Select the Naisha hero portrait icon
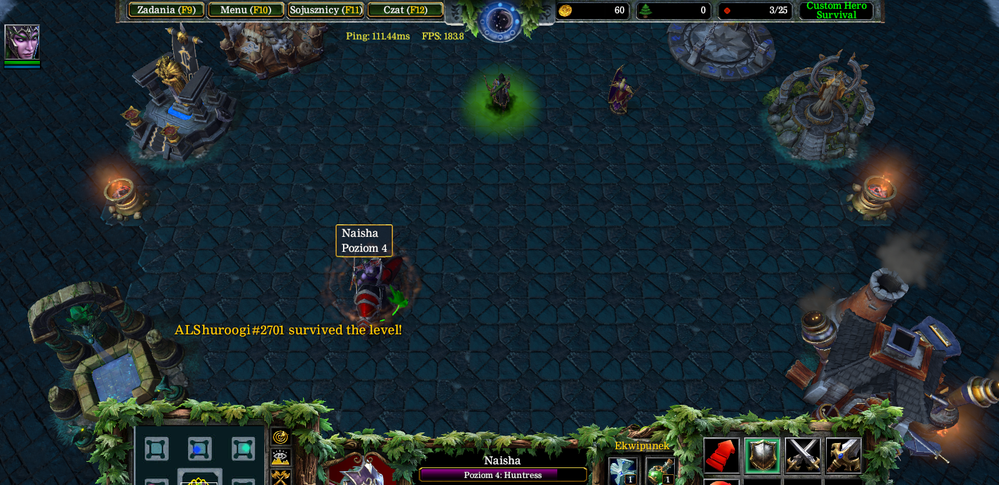Viewport: 999px width, 485px height. click(21, 42)
